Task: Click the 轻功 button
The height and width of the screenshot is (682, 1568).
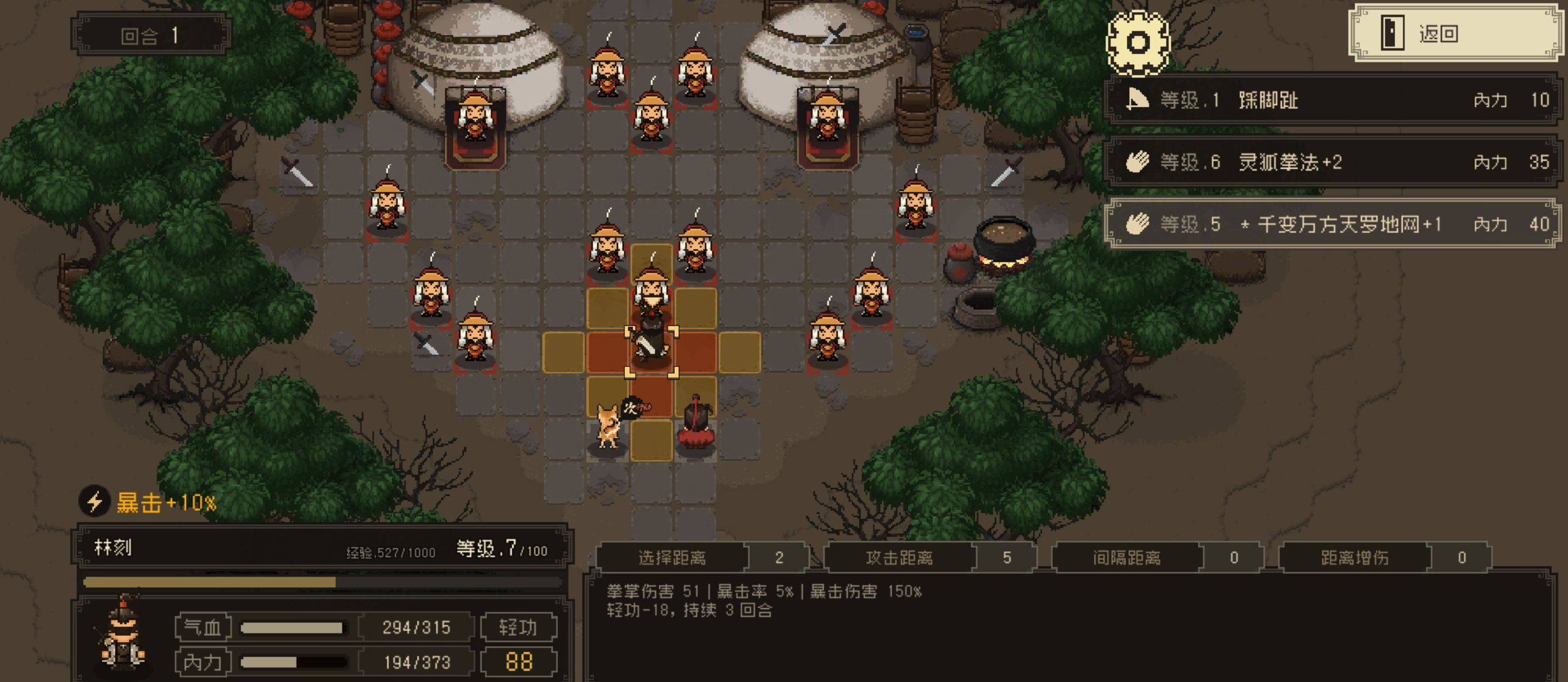Action: (x=518, y=627)
